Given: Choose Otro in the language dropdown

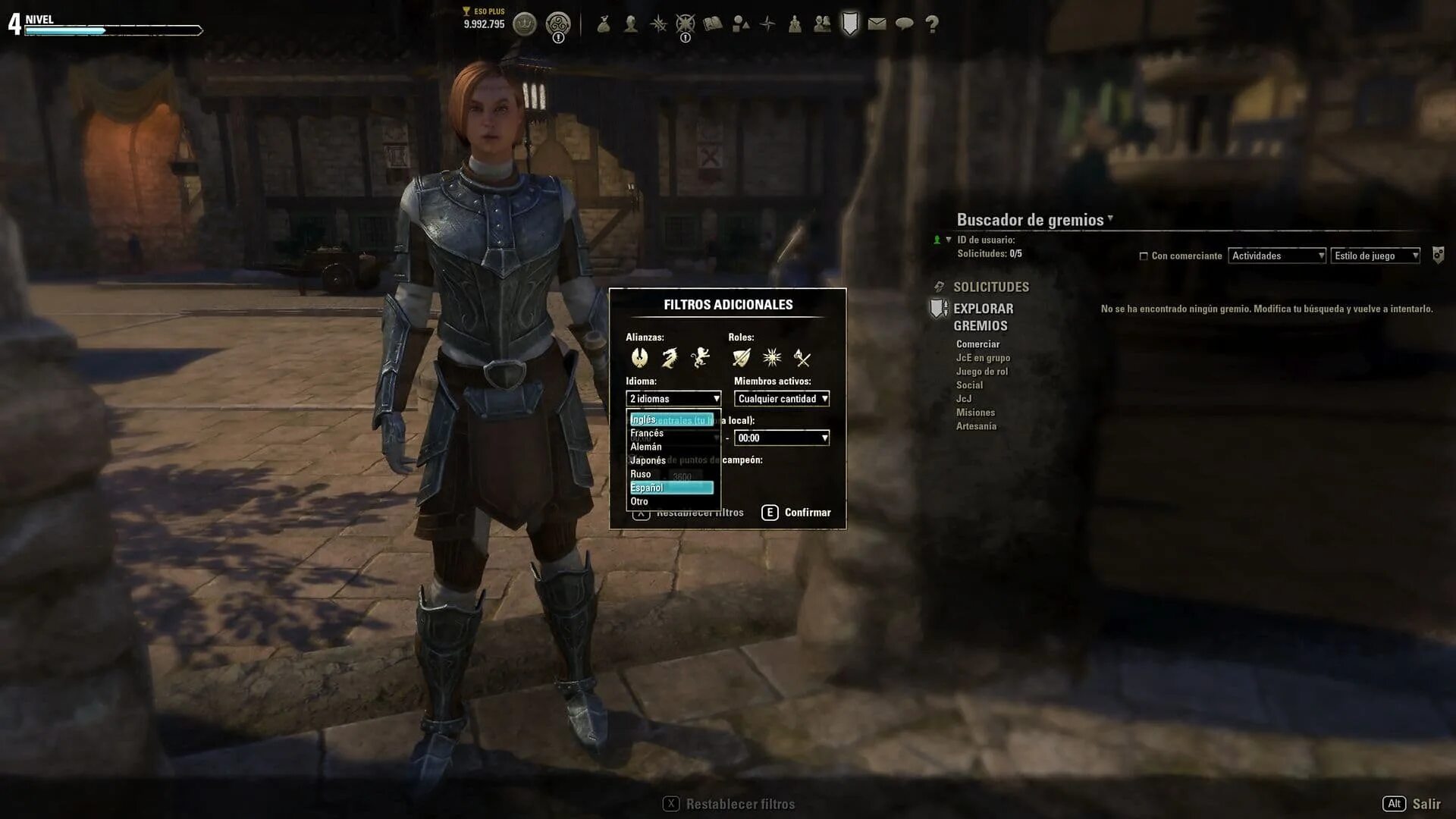Looking at the screenshot, I should pyautogui.click(x=639, y=501).
